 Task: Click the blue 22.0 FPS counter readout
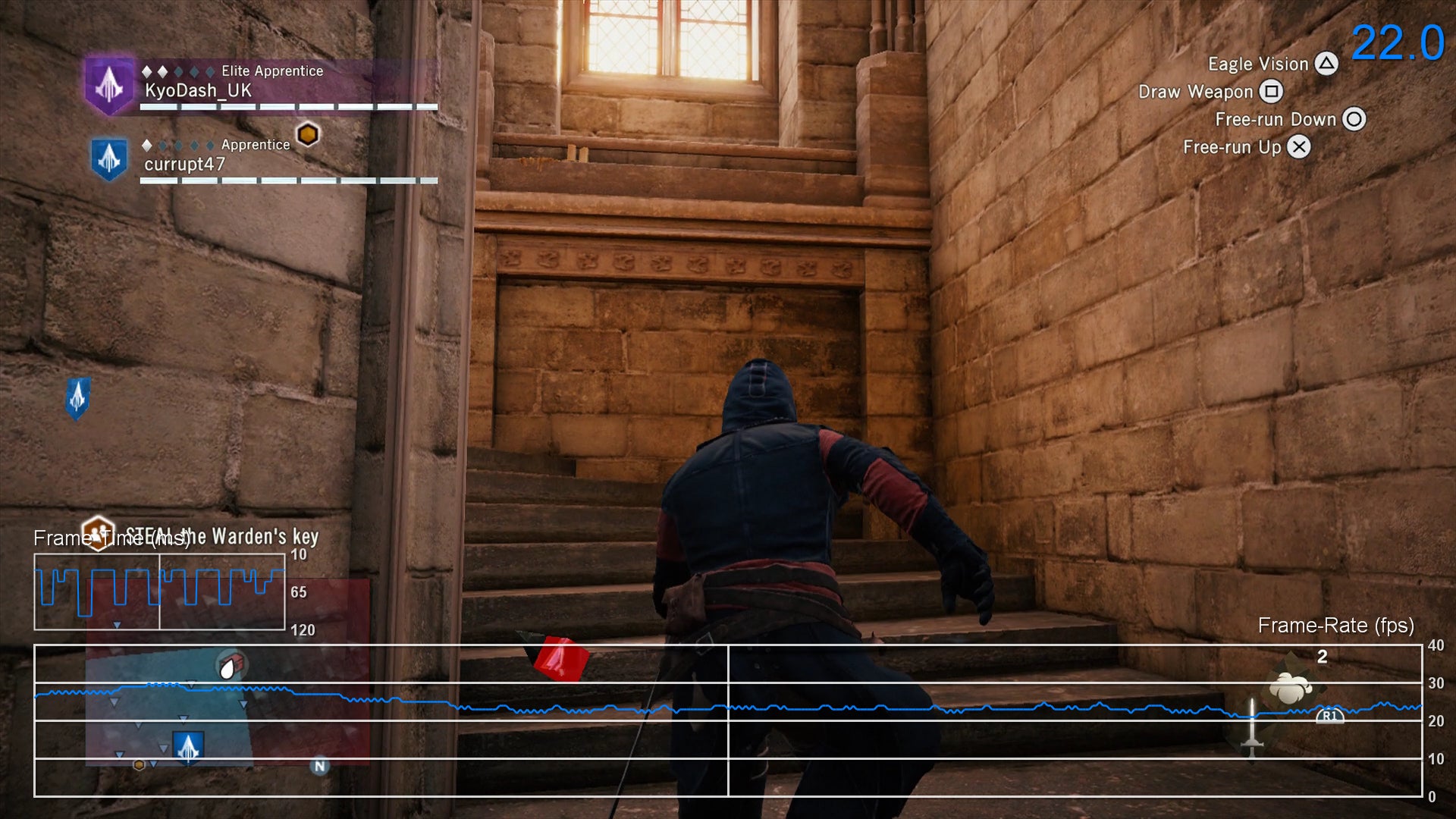(1399, 43)
